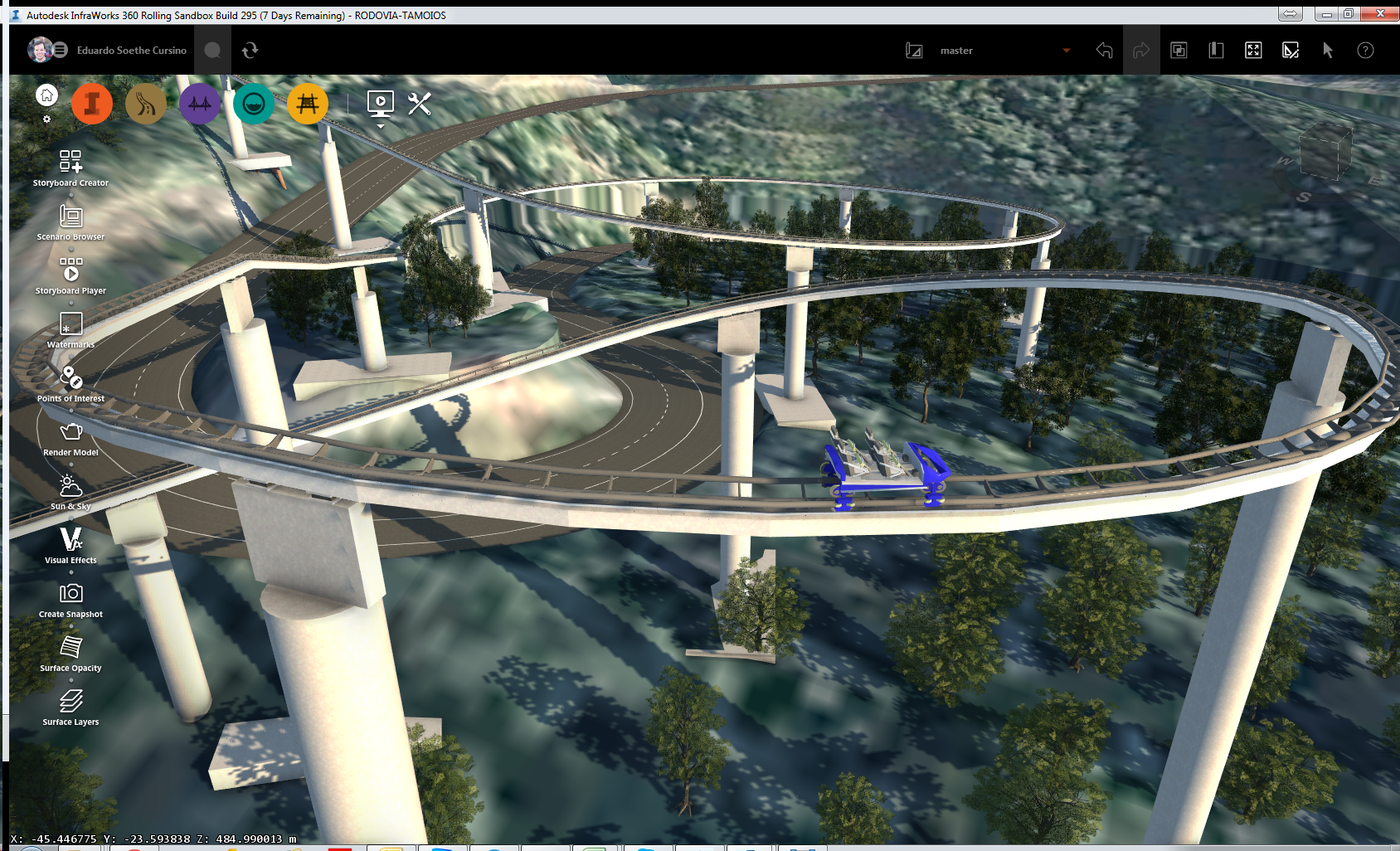Open the Sun & Sky settings
1400x851 pixels.
pos(70,487)
